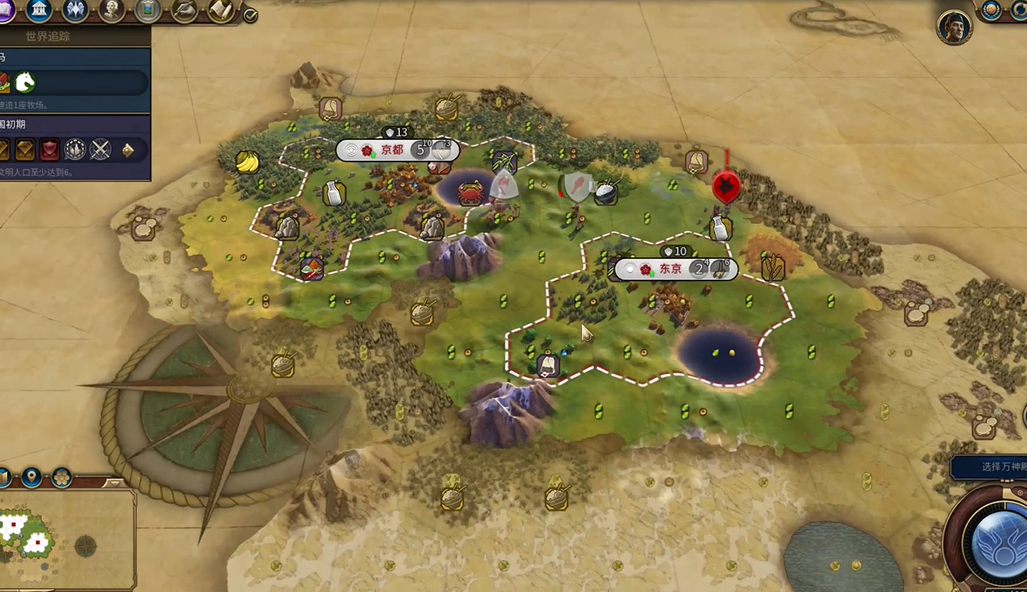Click the red shield policy card

(49, 150)
